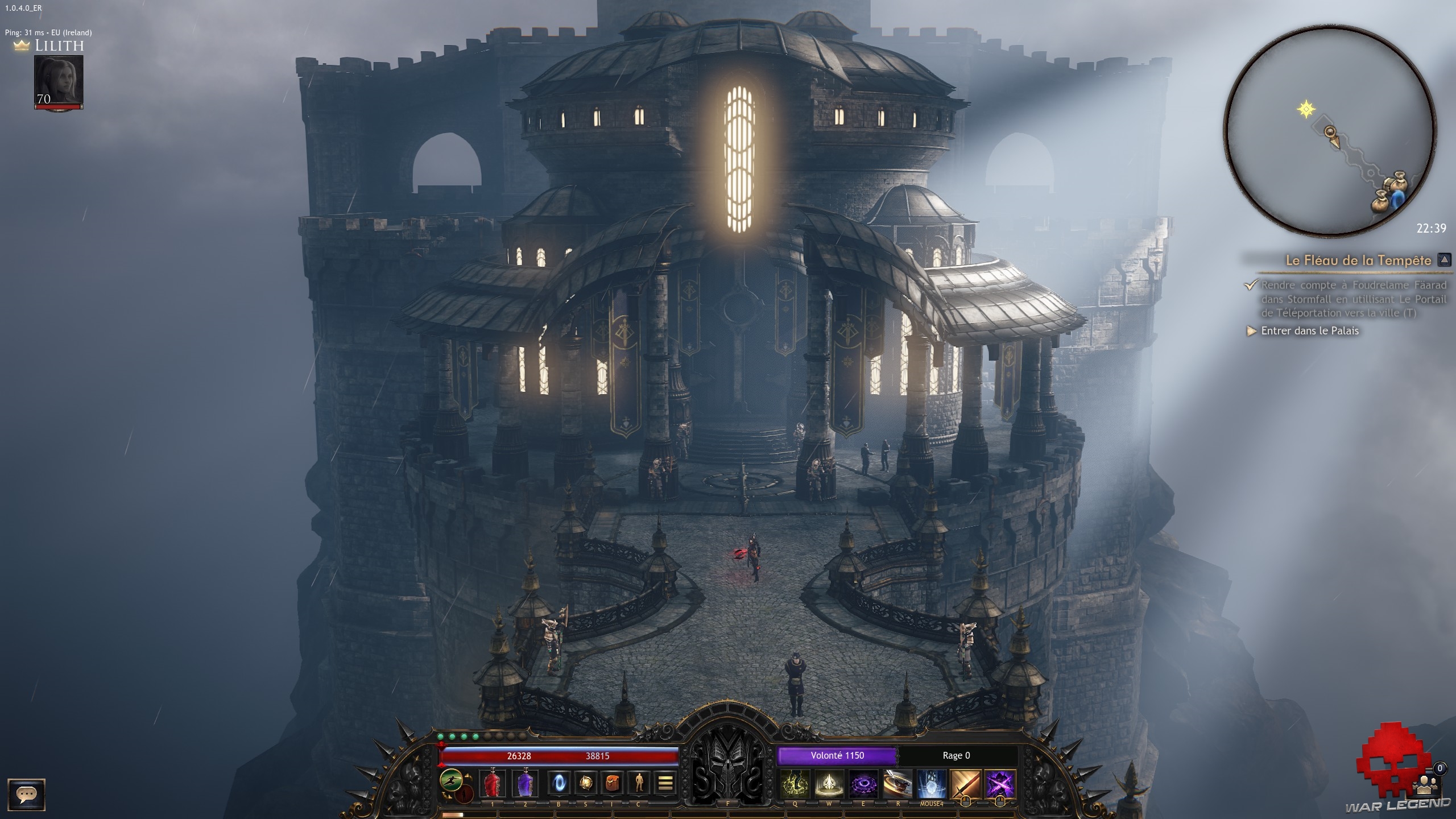The image size is (1456, 819).
Task: Open the character sheet figure icon
Action: tap(639, 784)
